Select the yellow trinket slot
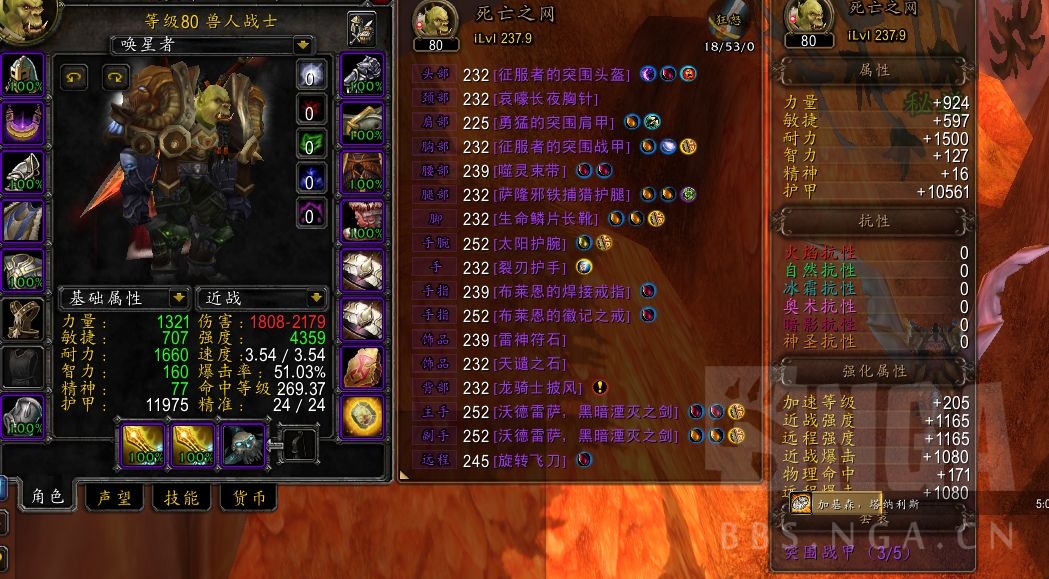This screenshot has height=579, width=1049. pos(362,416)
